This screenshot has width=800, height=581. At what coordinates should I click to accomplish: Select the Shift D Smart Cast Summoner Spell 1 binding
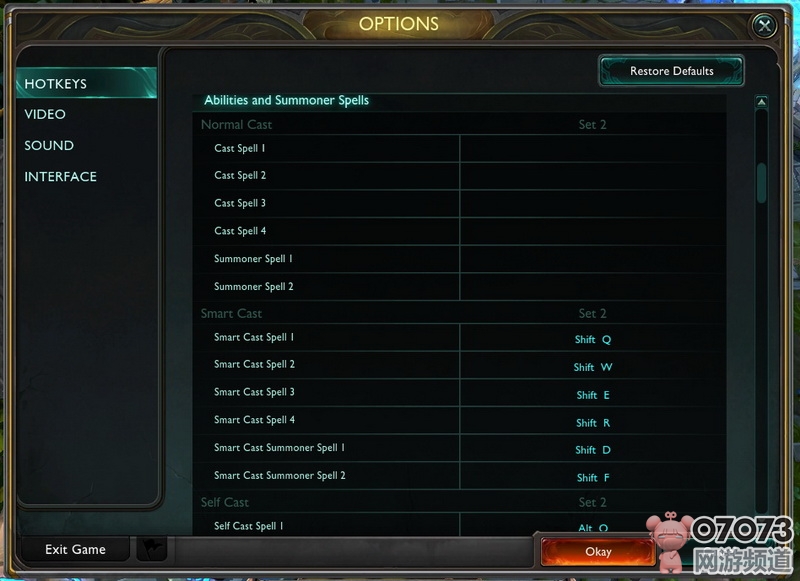click(592, 450)
